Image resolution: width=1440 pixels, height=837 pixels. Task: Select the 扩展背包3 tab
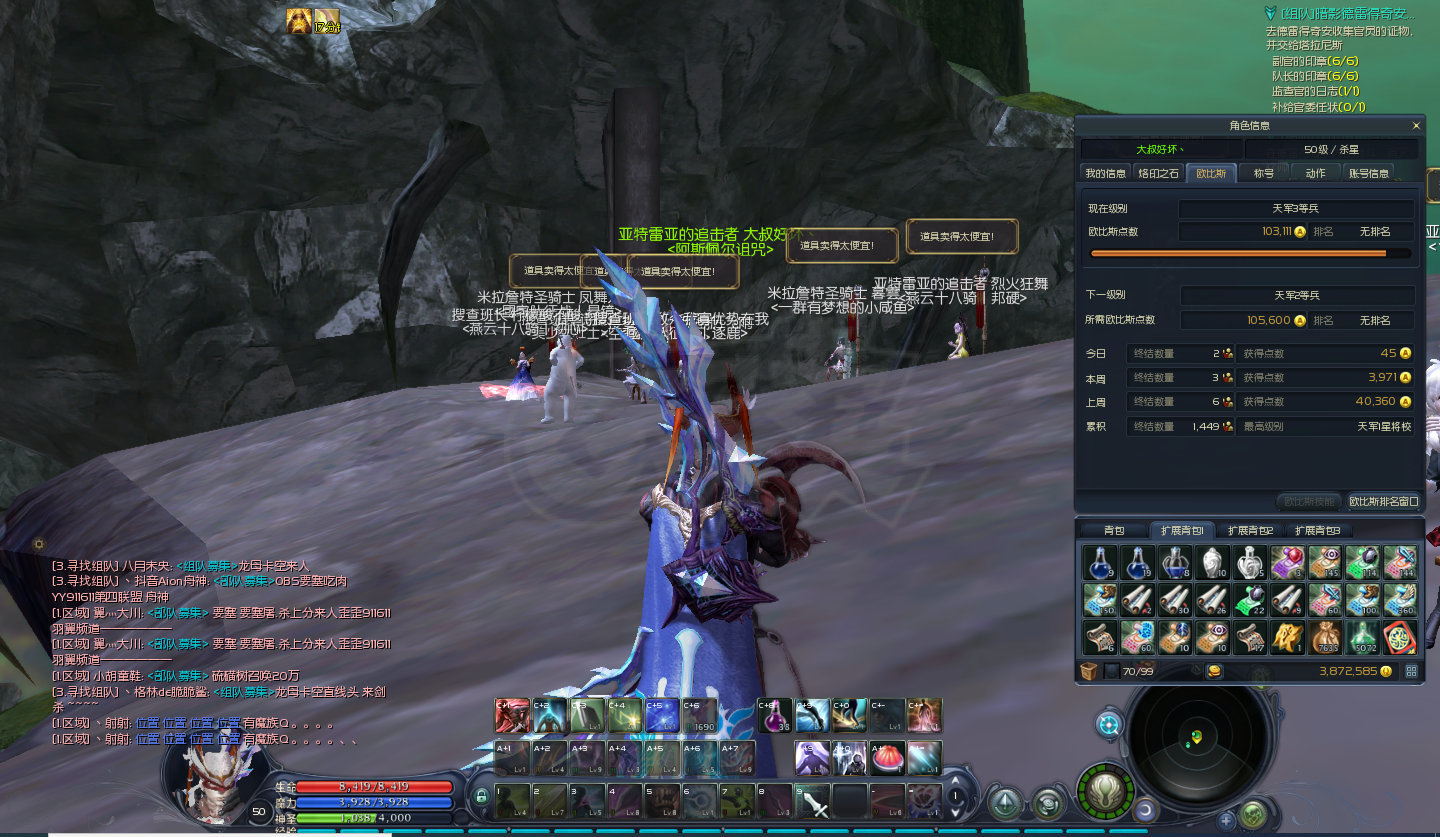(1317, 530)
